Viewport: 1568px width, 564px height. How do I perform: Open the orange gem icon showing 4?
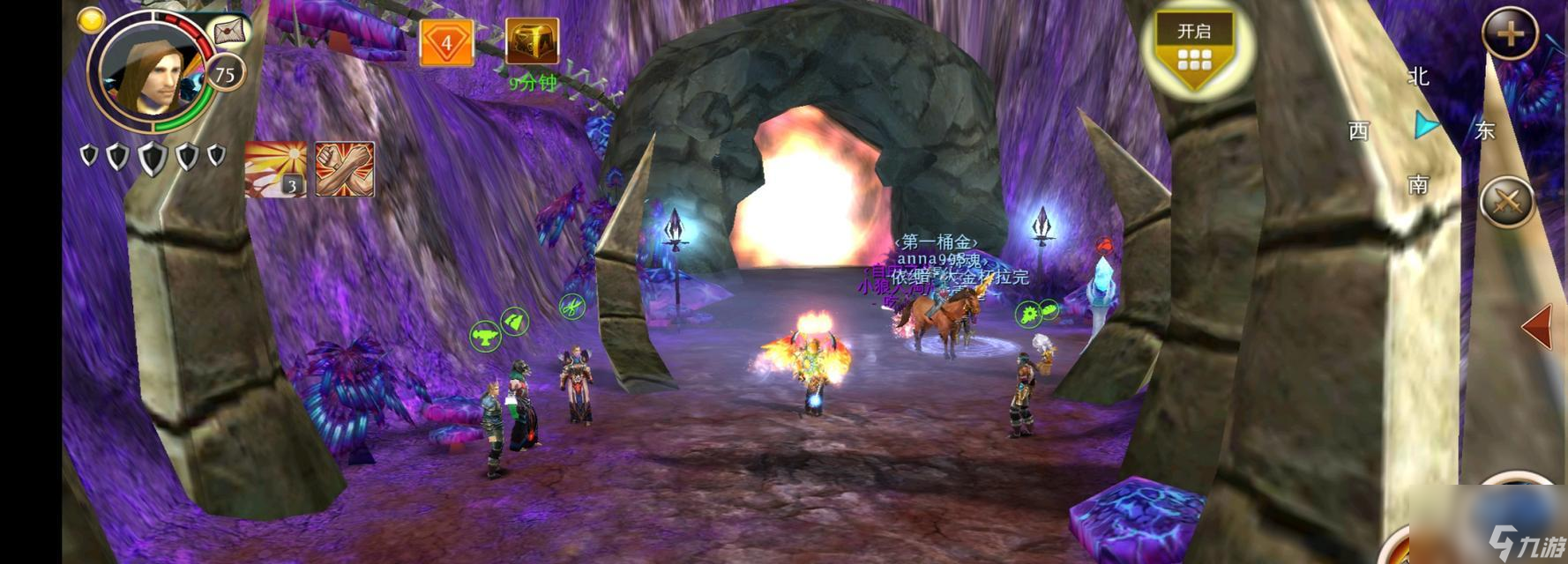(x=445, y=42)
